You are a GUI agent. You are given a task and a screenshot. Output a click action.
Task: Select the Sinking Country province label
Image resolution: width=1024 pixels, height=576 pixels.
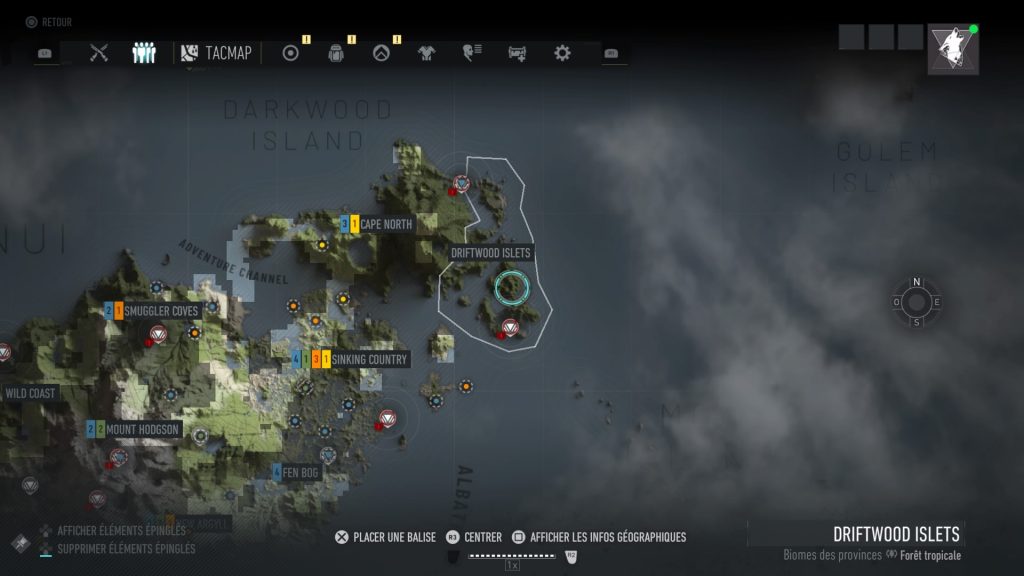369,359
